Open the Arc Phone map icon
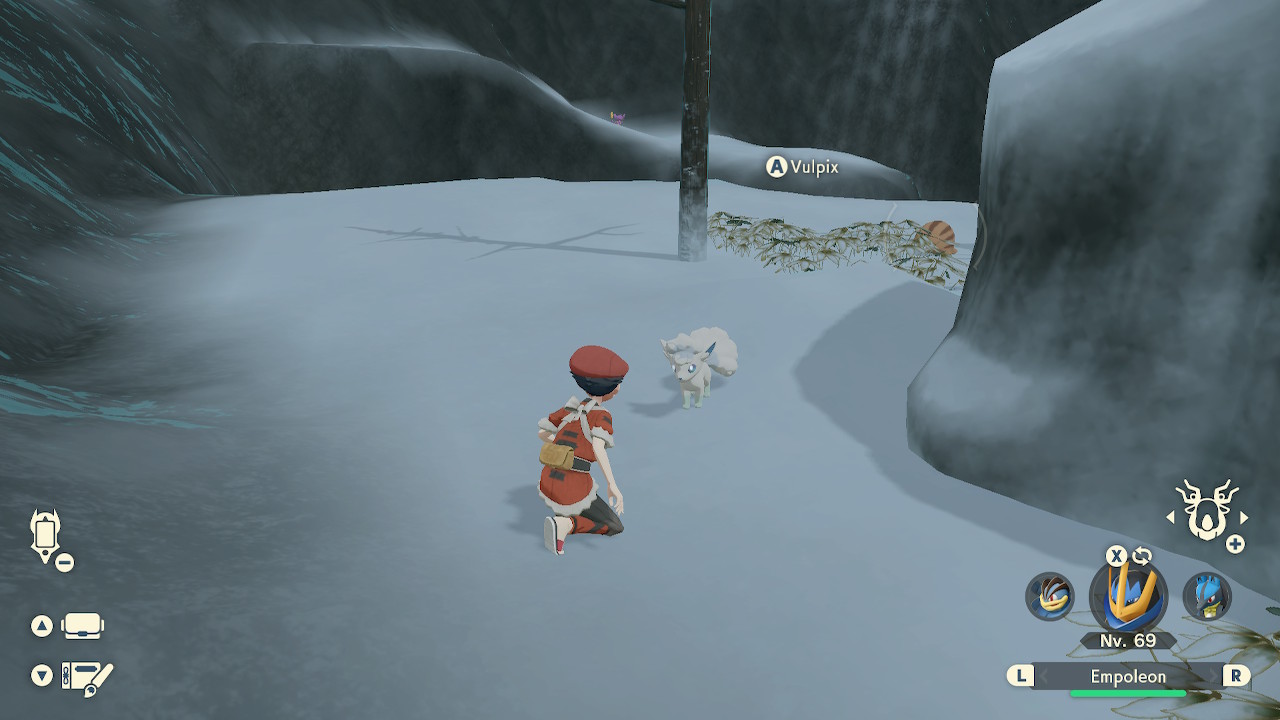 46,536
